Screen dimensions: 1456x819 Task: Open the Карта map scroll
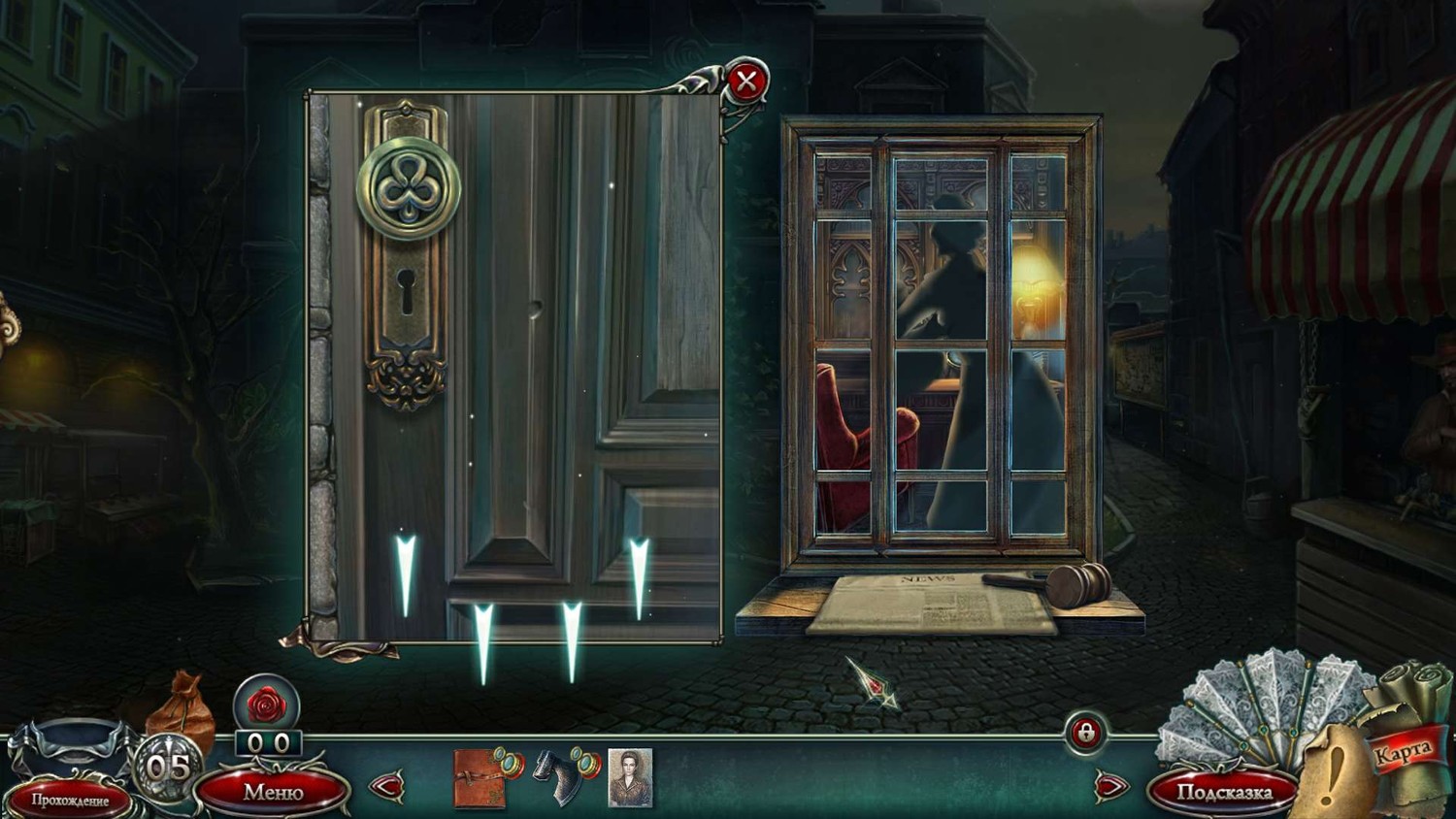coord(1404,751)
